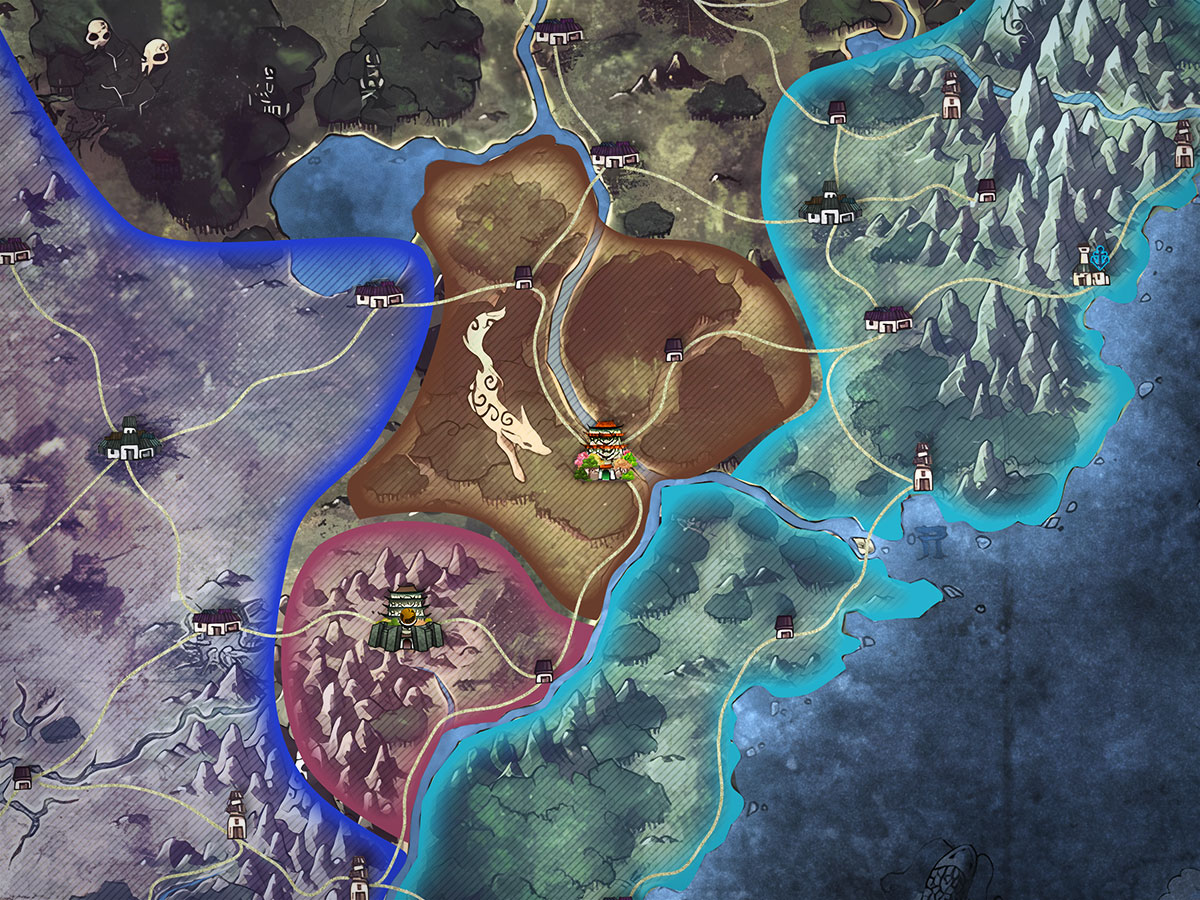Select the colorful castle with pink blossoms
This screenshot has width=1200, height=900.
tap(604, 453)
